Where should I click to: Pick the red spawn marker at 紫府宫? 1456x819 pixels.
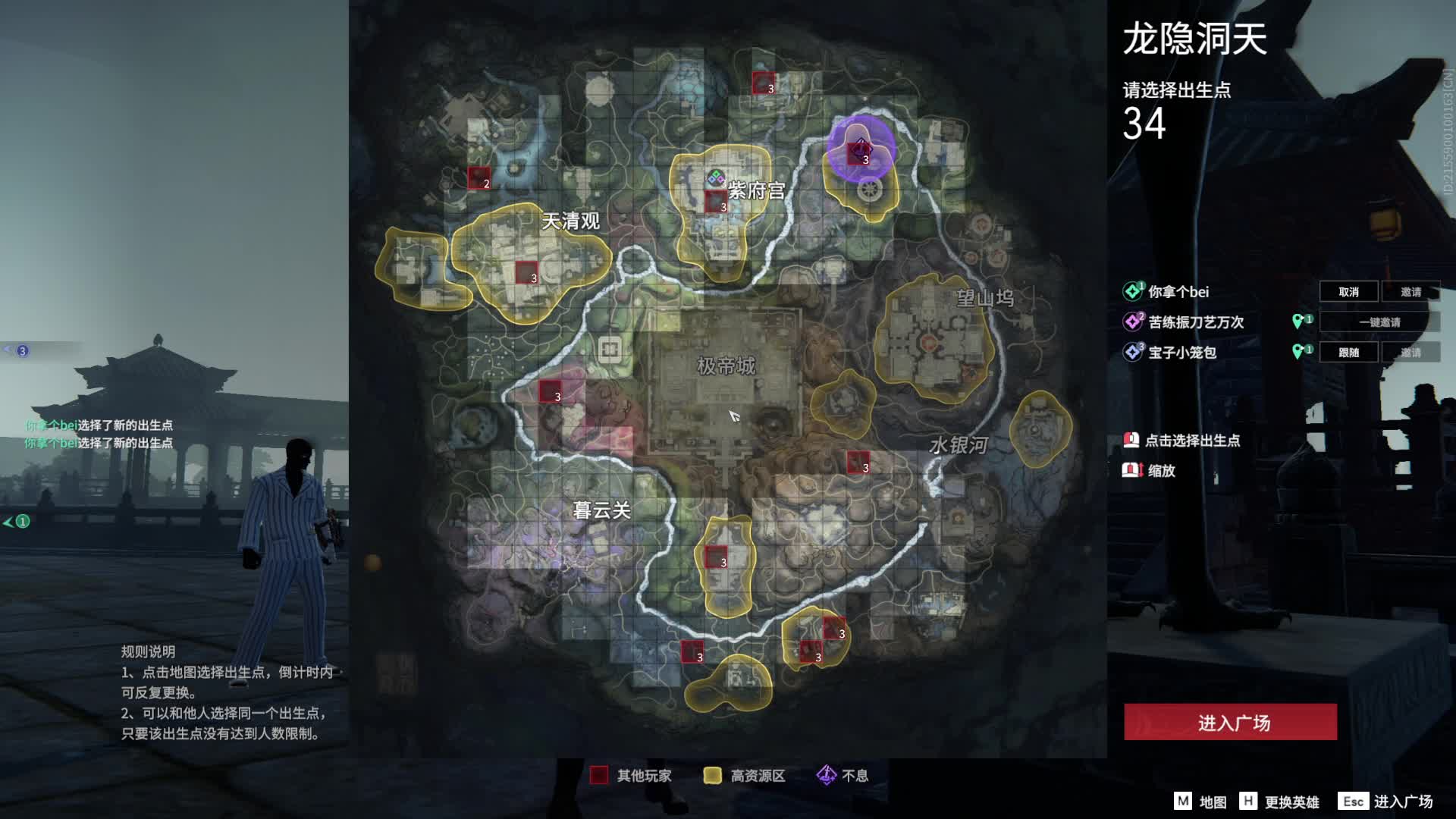coord(716,202)
